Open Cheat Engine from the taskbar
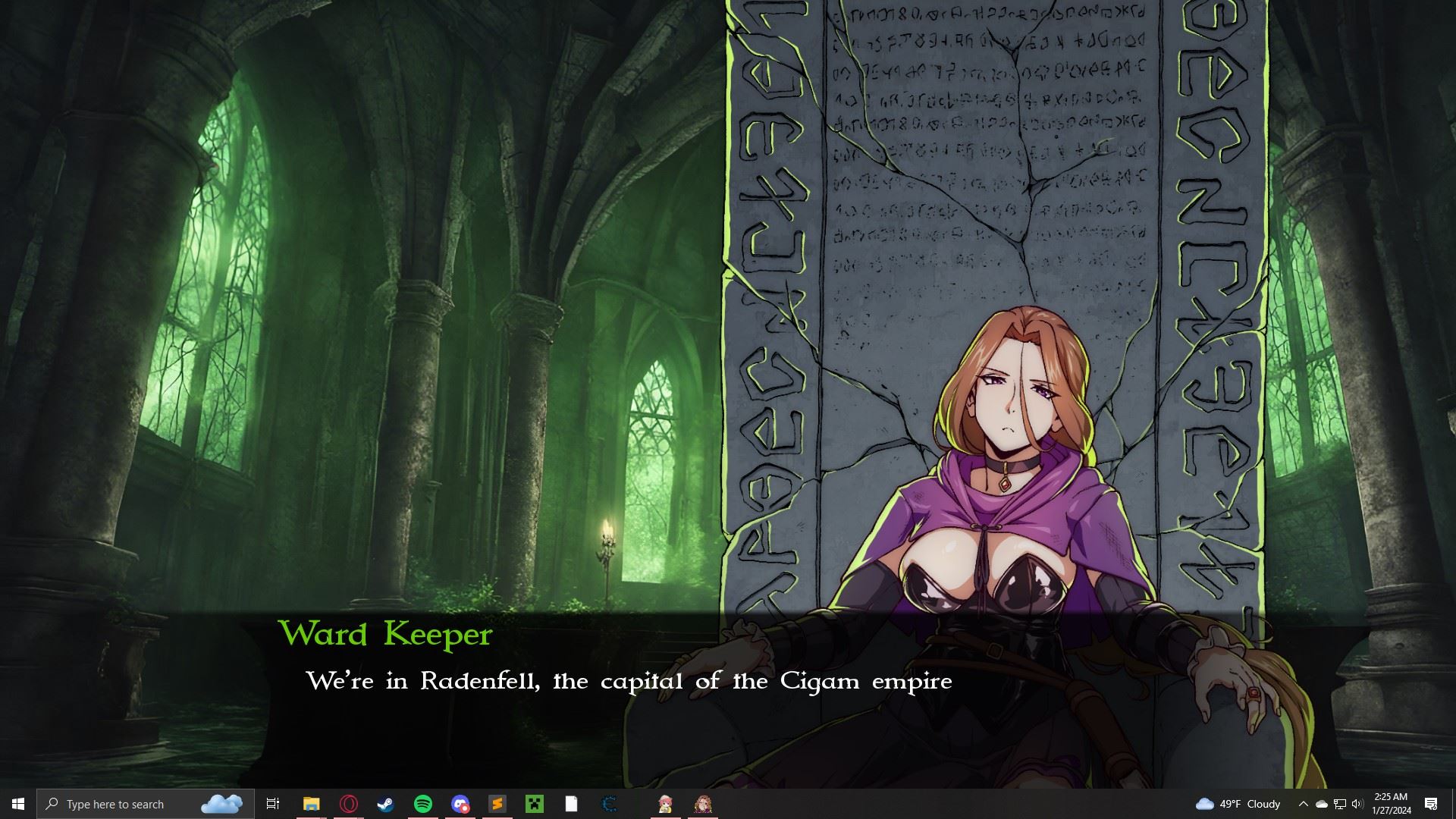 coord(608,804)
